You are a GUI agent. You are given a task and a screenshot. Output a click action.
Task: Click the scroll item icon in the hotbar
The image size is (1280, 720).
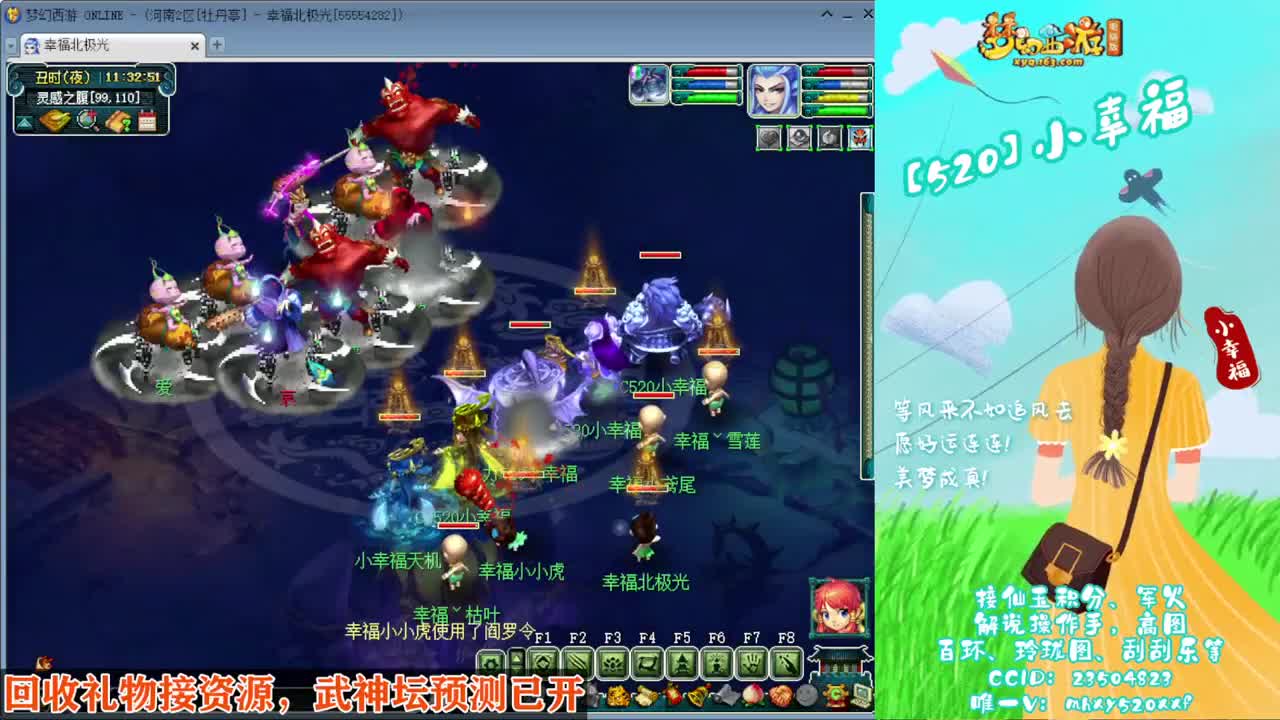click(644, 696)
